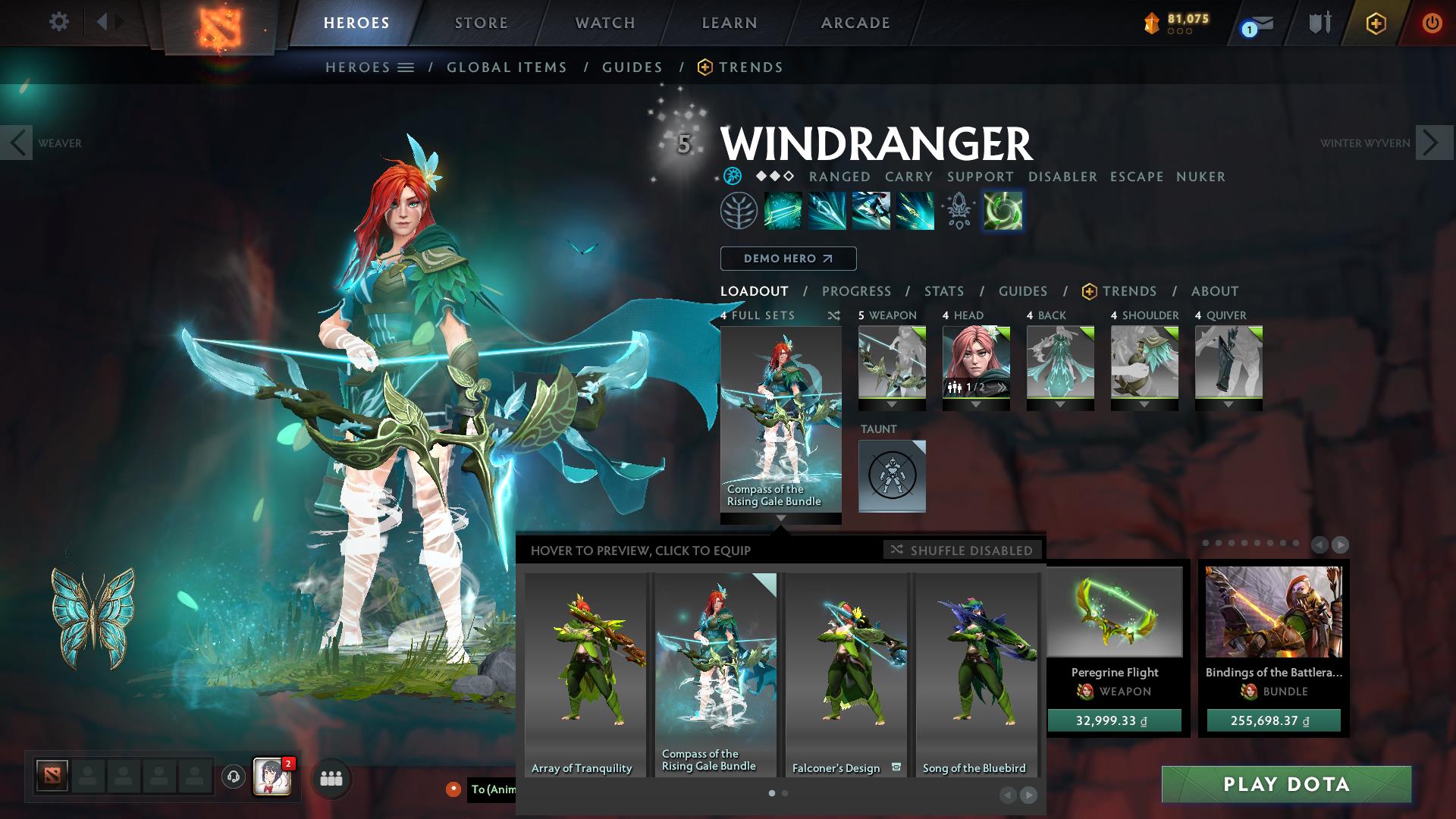Switch to the Store tab
This screenshot has height=819, width=1456.
tap(481, 23)
